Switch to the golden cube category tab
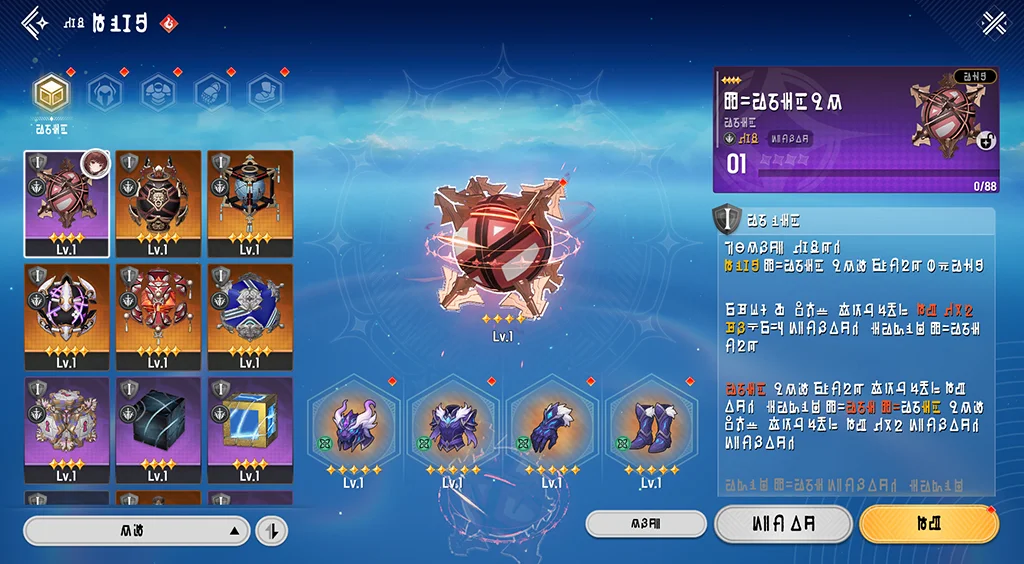Image resolution: width=1024 pixels, height=564 pixels. click(x=51, y=93)
